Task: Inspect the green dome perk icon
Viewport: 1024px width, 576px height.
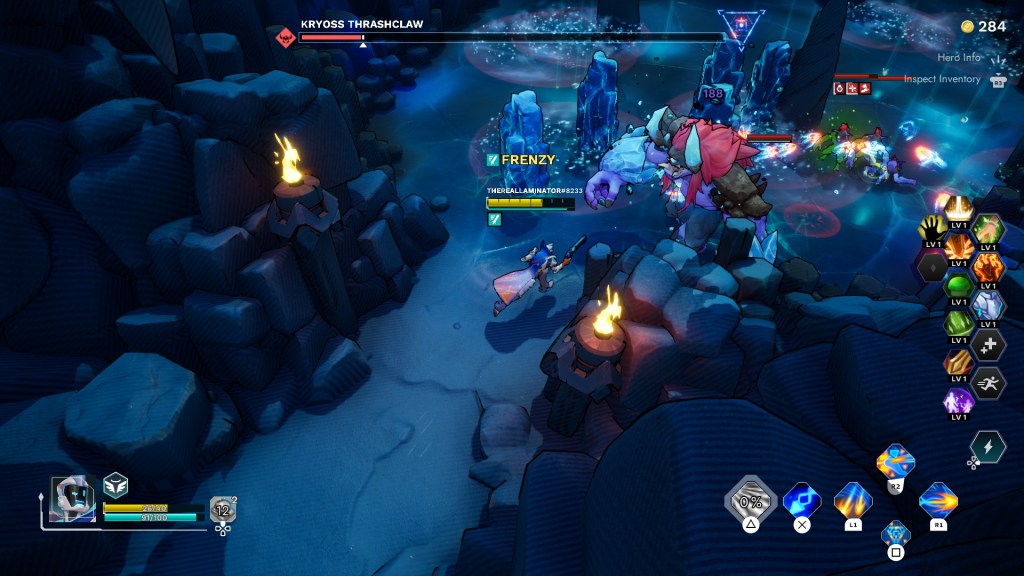Action: (959, 286)
